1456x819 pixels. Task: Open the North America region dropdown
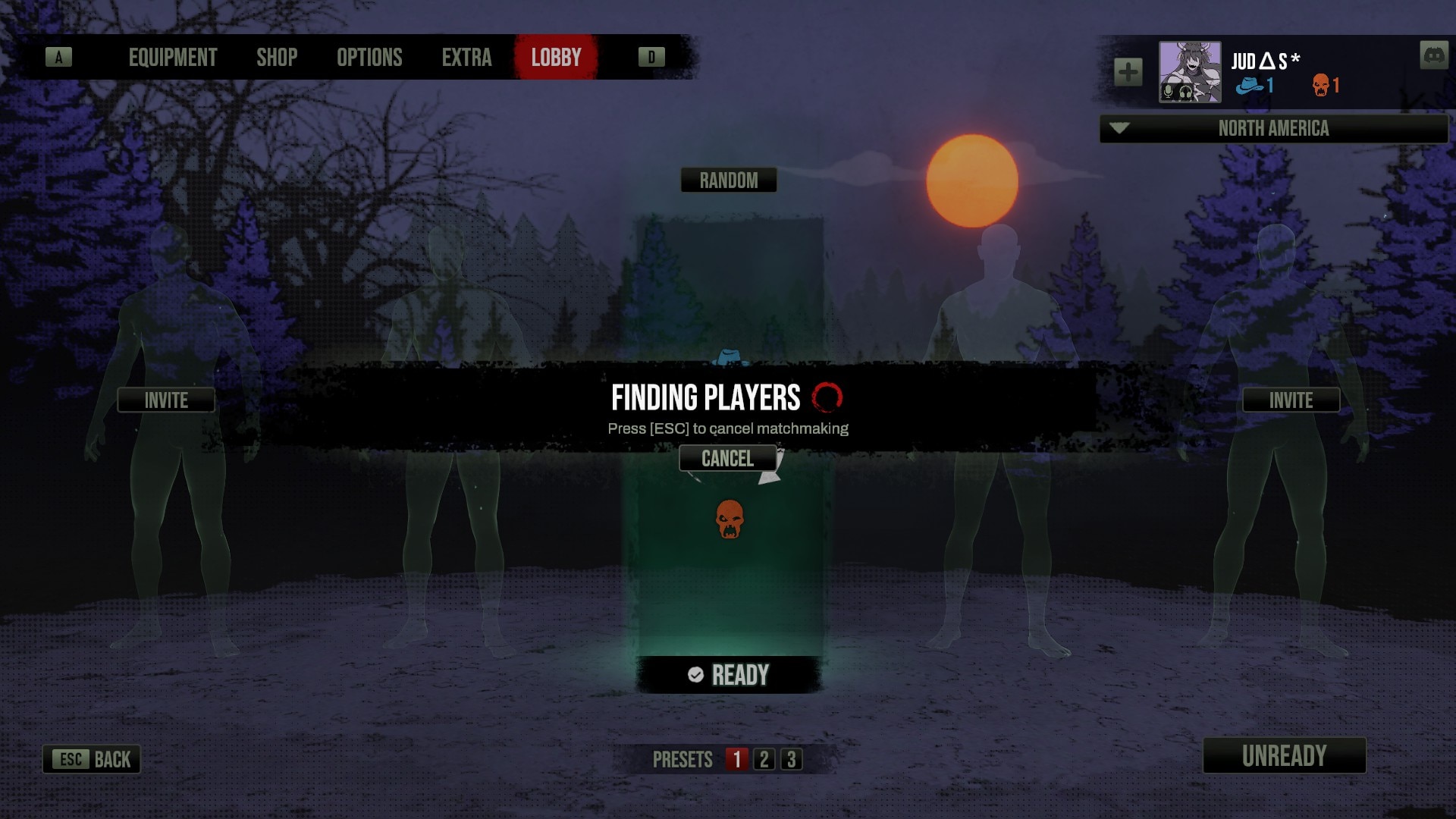[1273, 129]
